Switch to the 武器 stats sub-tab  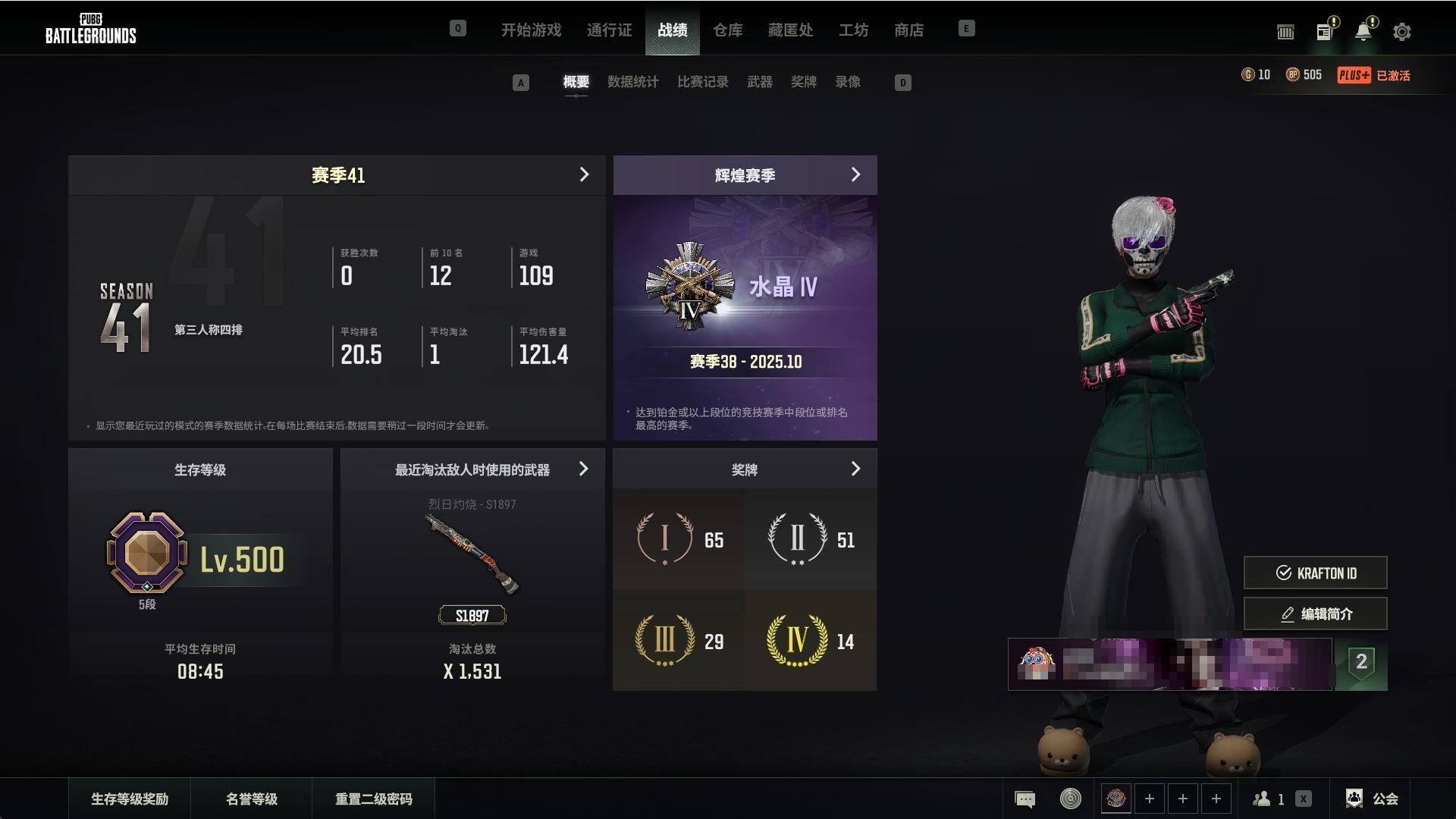coord(759,82)
